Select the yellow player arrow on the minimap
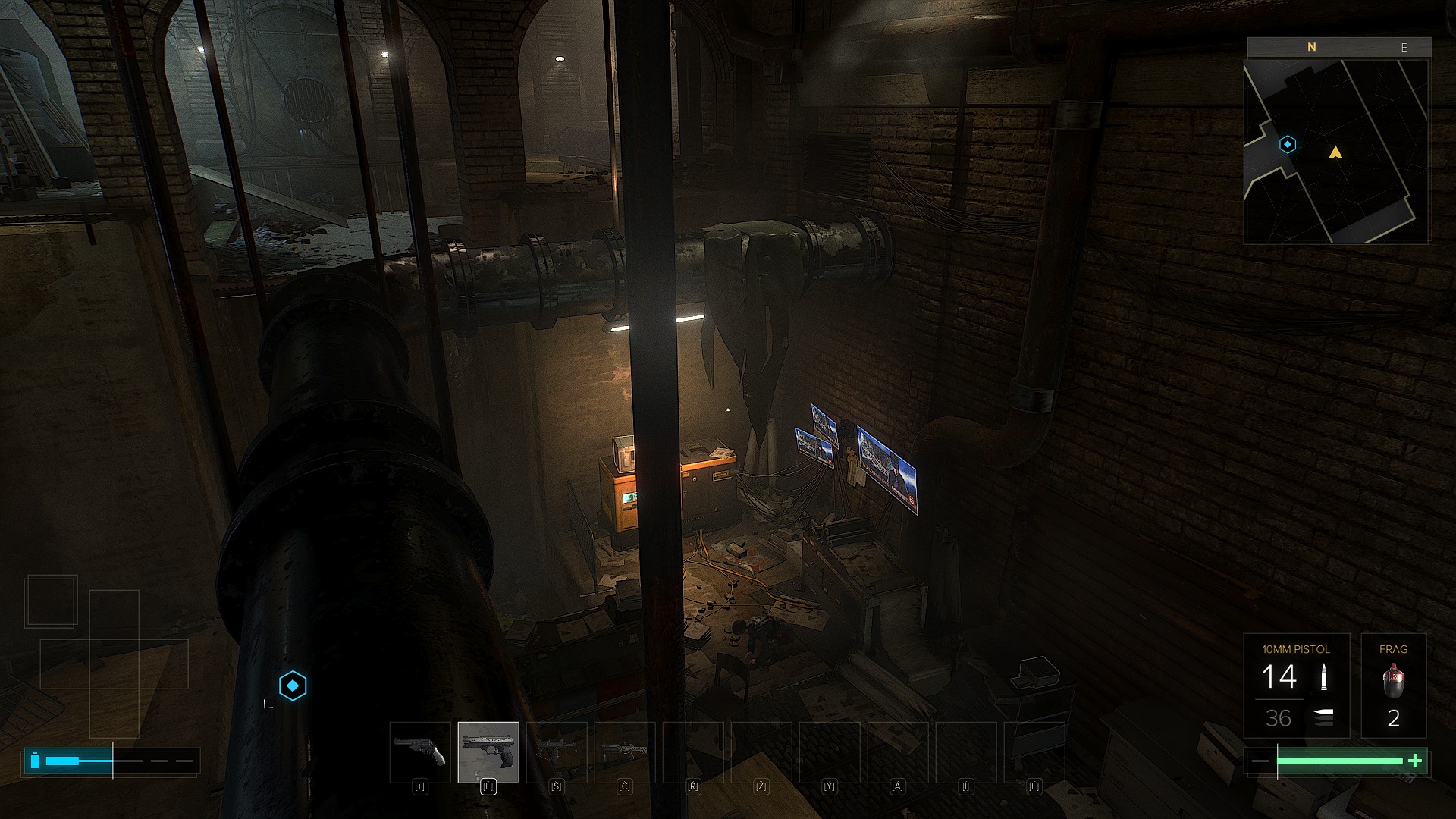1456x819 pixels. click(1335, 153)
